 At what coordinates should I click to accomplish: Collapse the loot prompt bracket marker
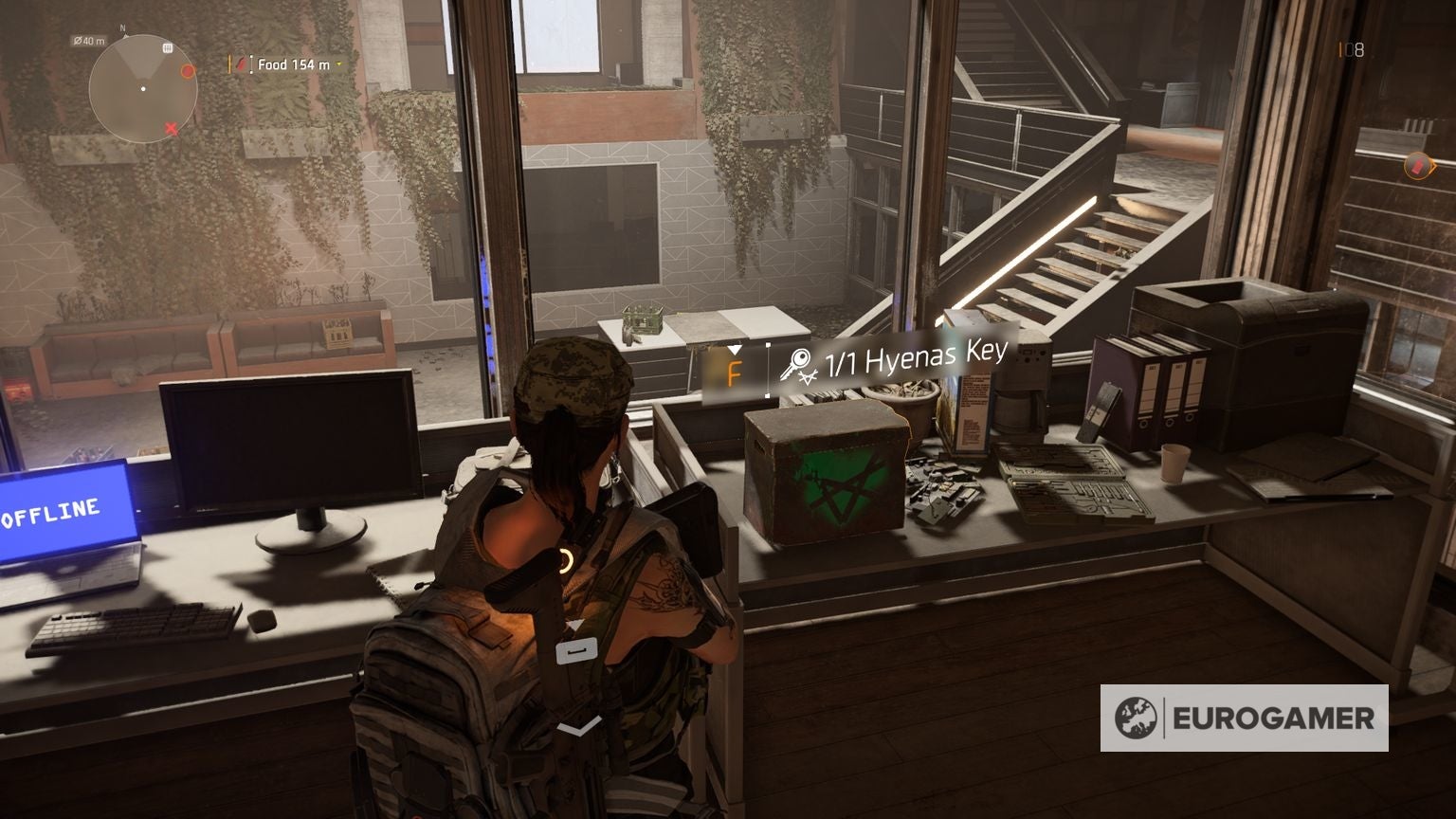pos(768,370)
